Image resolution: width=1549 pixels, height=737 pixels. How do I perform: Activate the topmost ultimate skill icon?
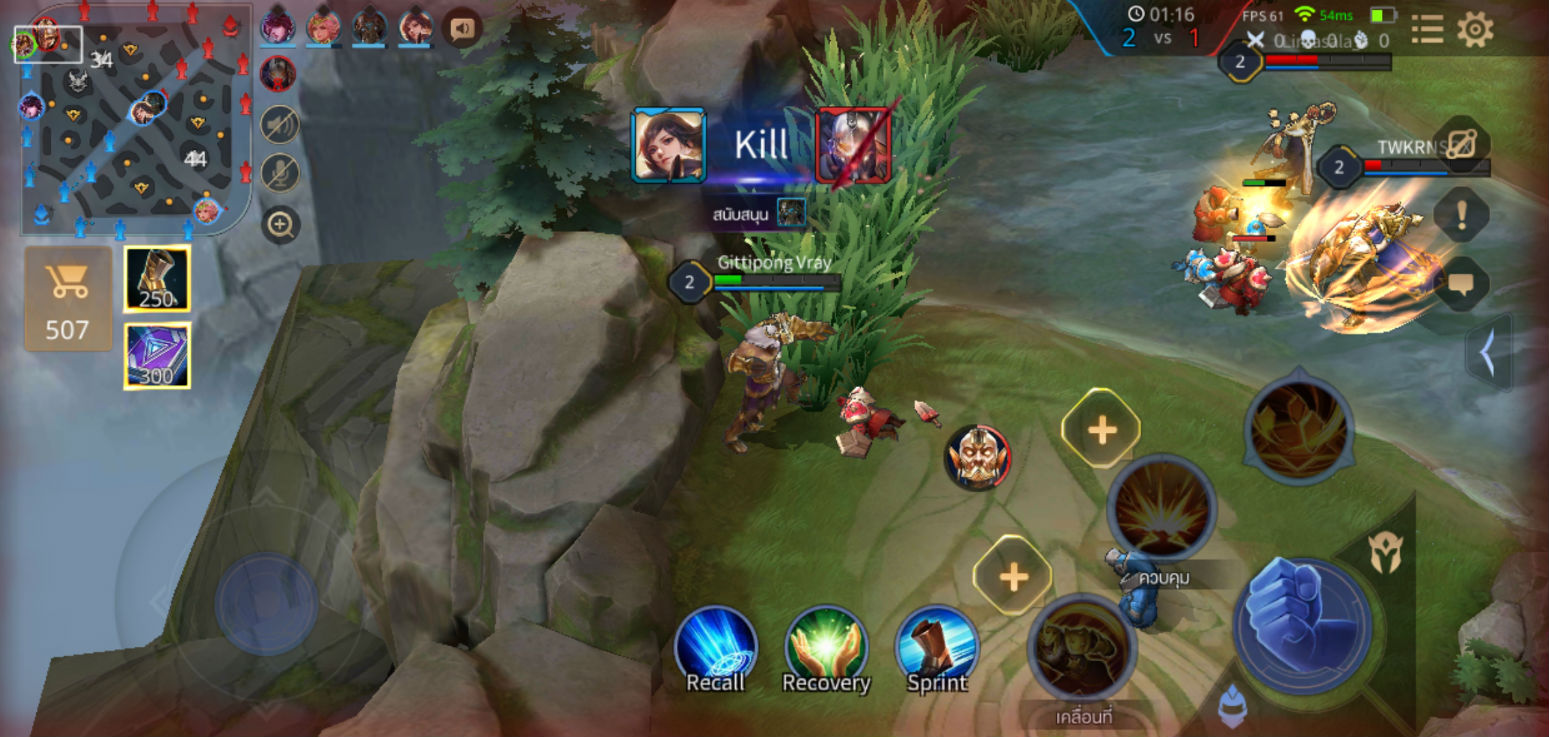pos(1298,427)
